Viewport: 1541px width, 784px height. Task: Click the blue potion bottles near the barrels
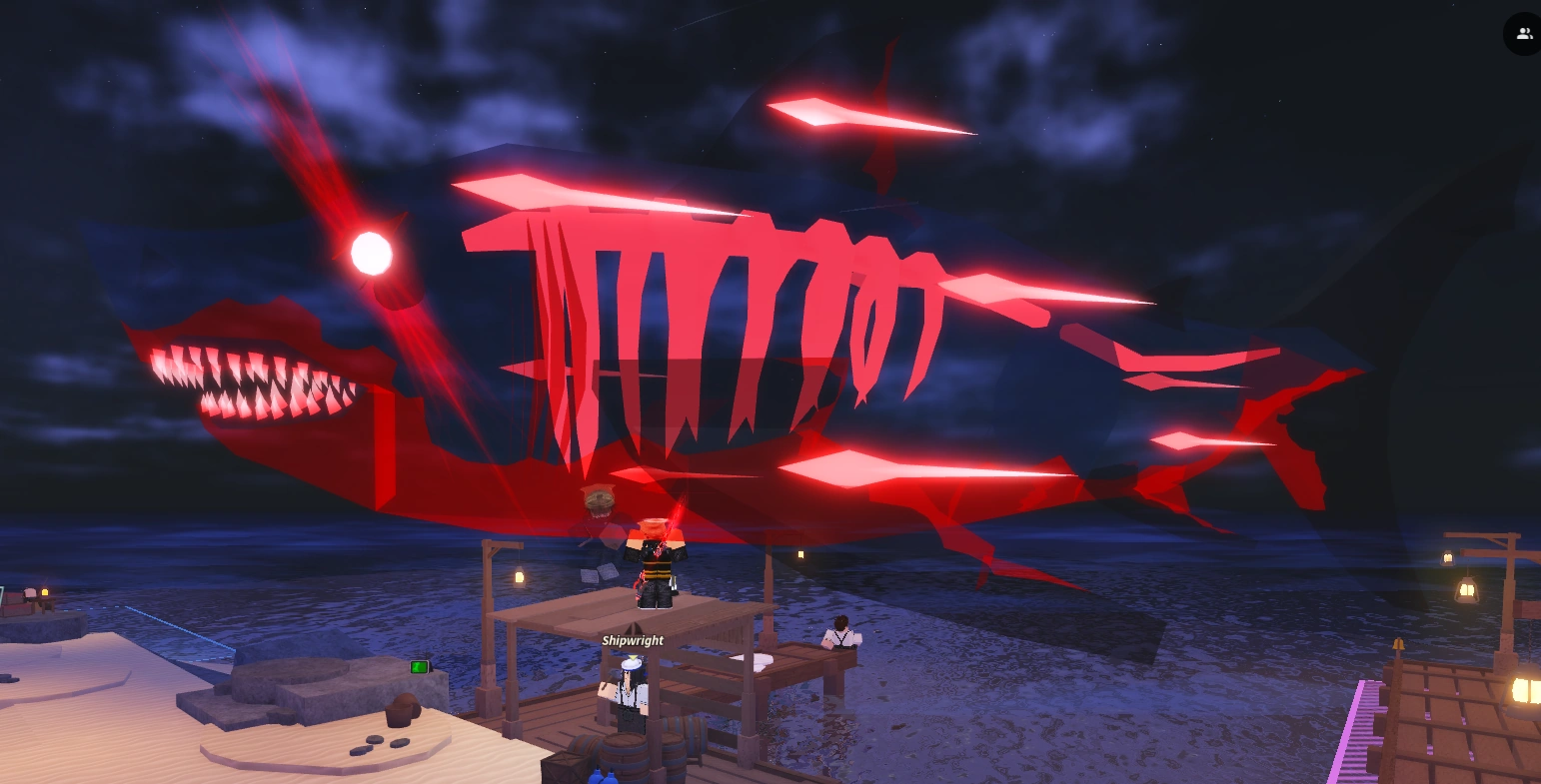(x=600, y=777)
